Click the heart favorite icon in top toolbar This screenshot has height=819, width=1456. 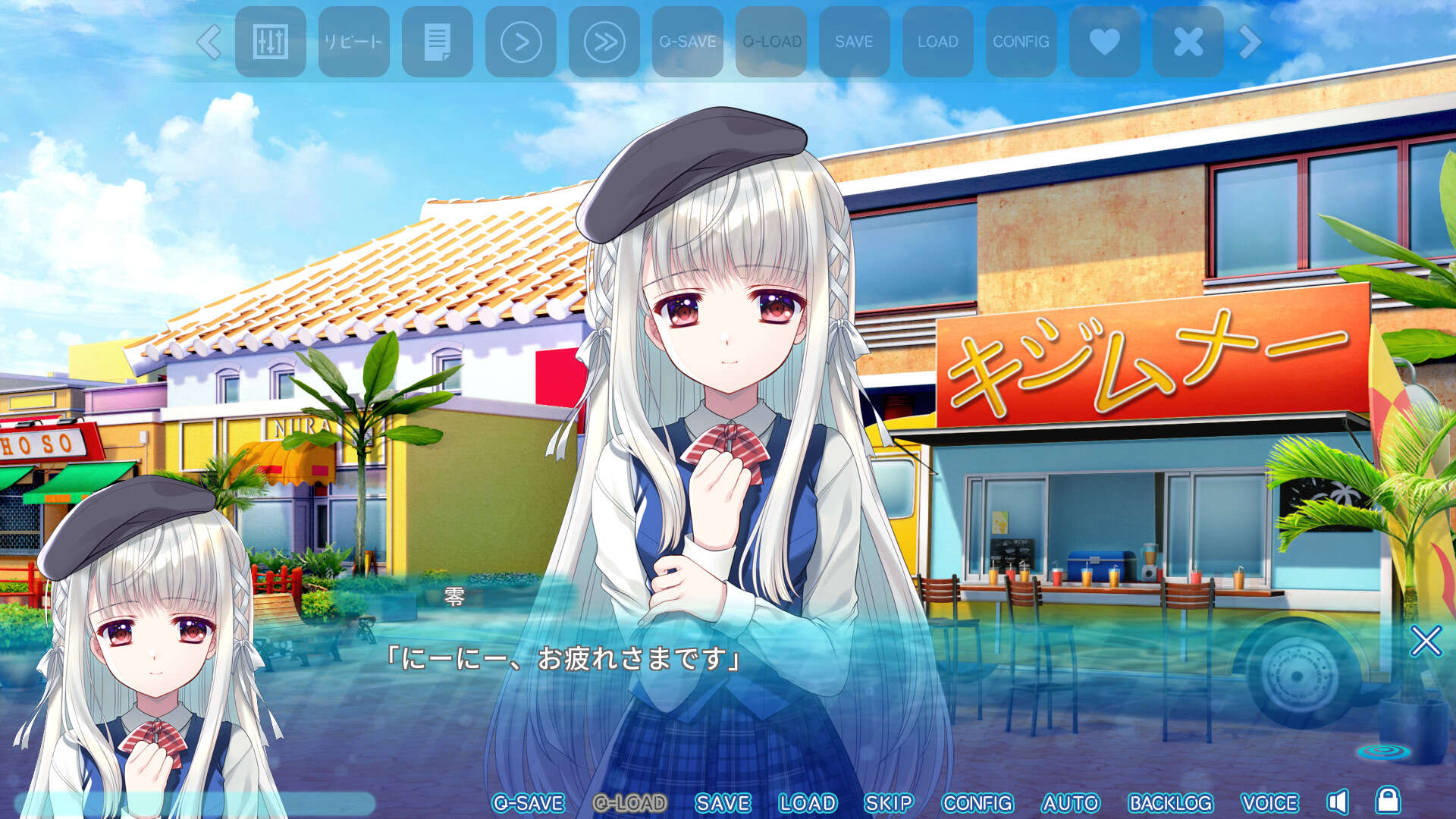click(1104, 42)
